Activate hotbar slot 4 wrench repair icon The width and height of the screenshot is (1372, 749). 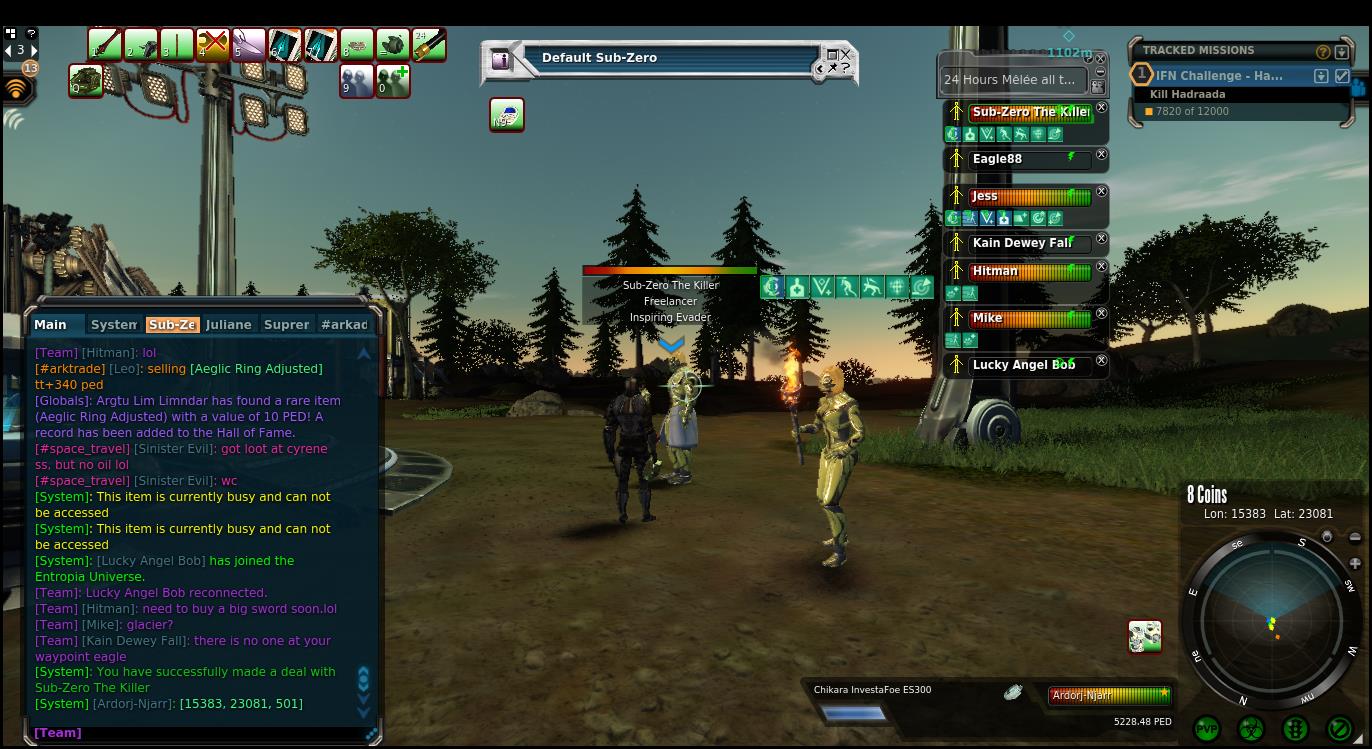212,45
